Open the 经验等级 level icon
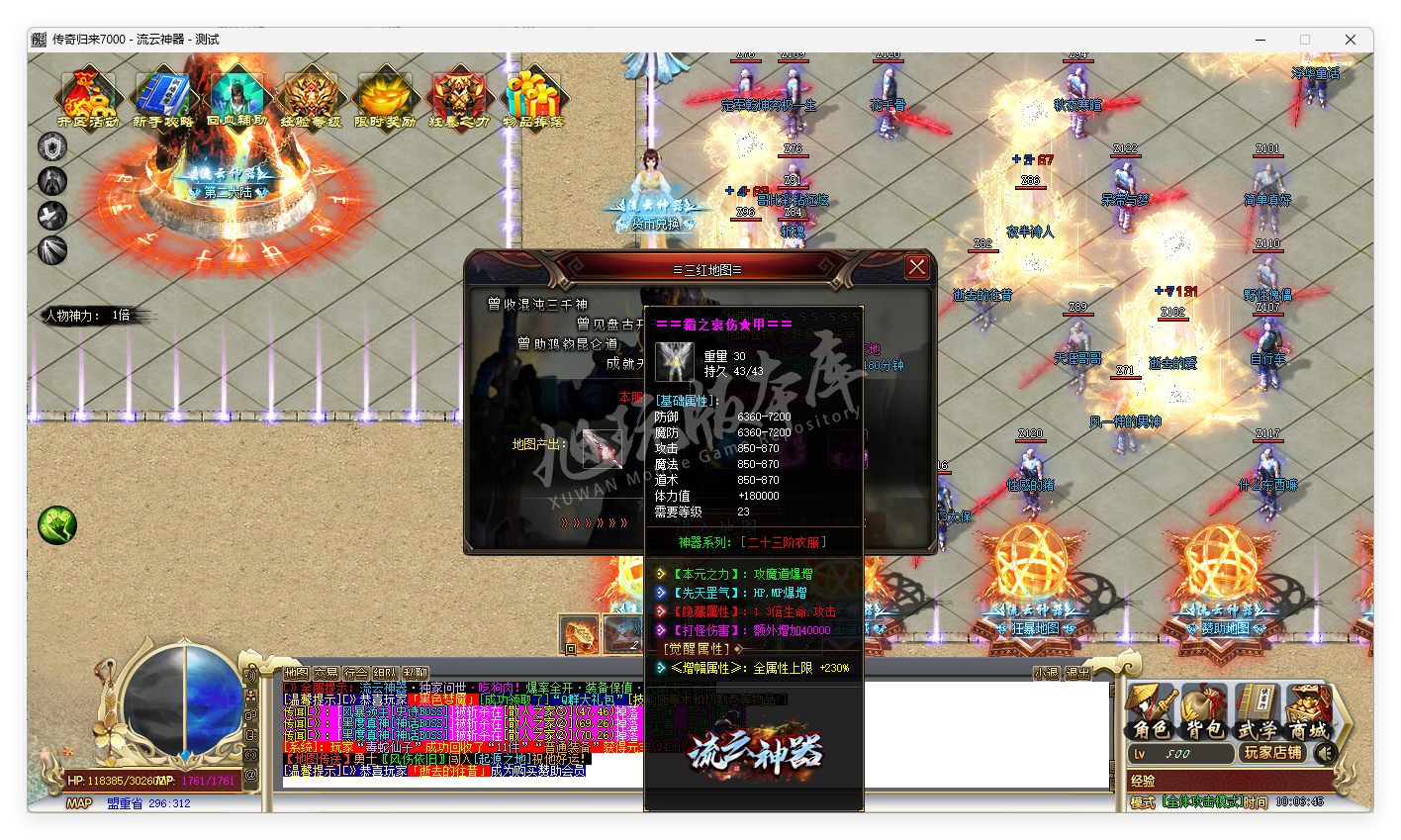This screenshot has height=840, width=1401. [311, 94]
